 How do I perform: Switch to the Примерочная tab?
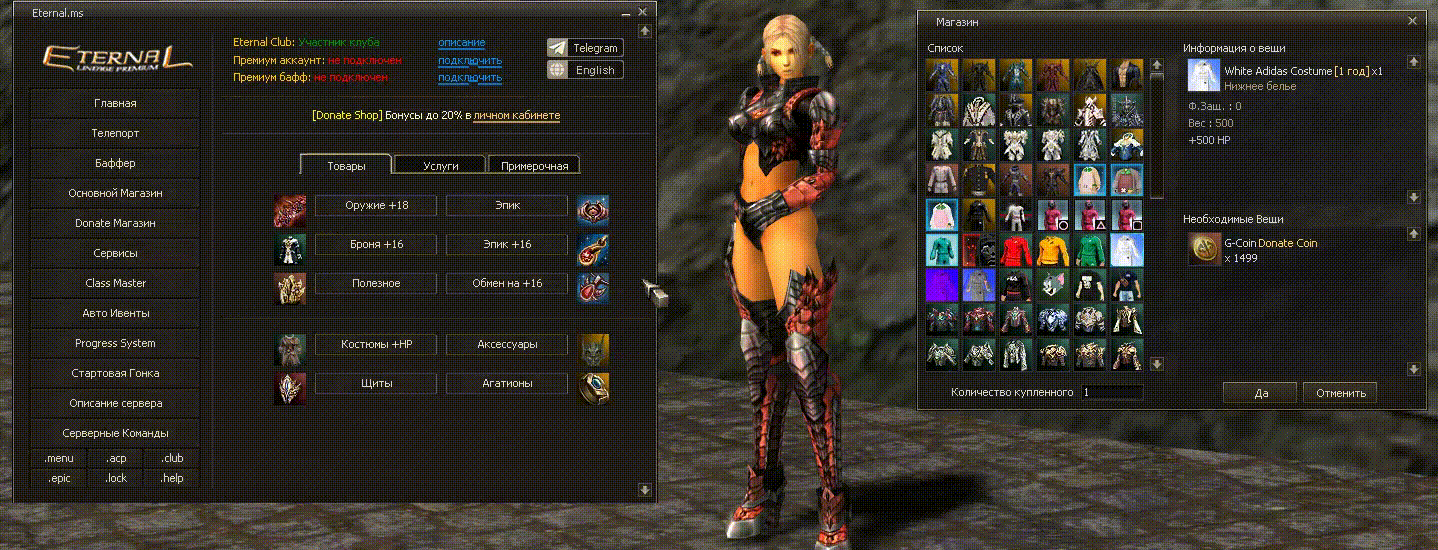[x=534, y=166]
